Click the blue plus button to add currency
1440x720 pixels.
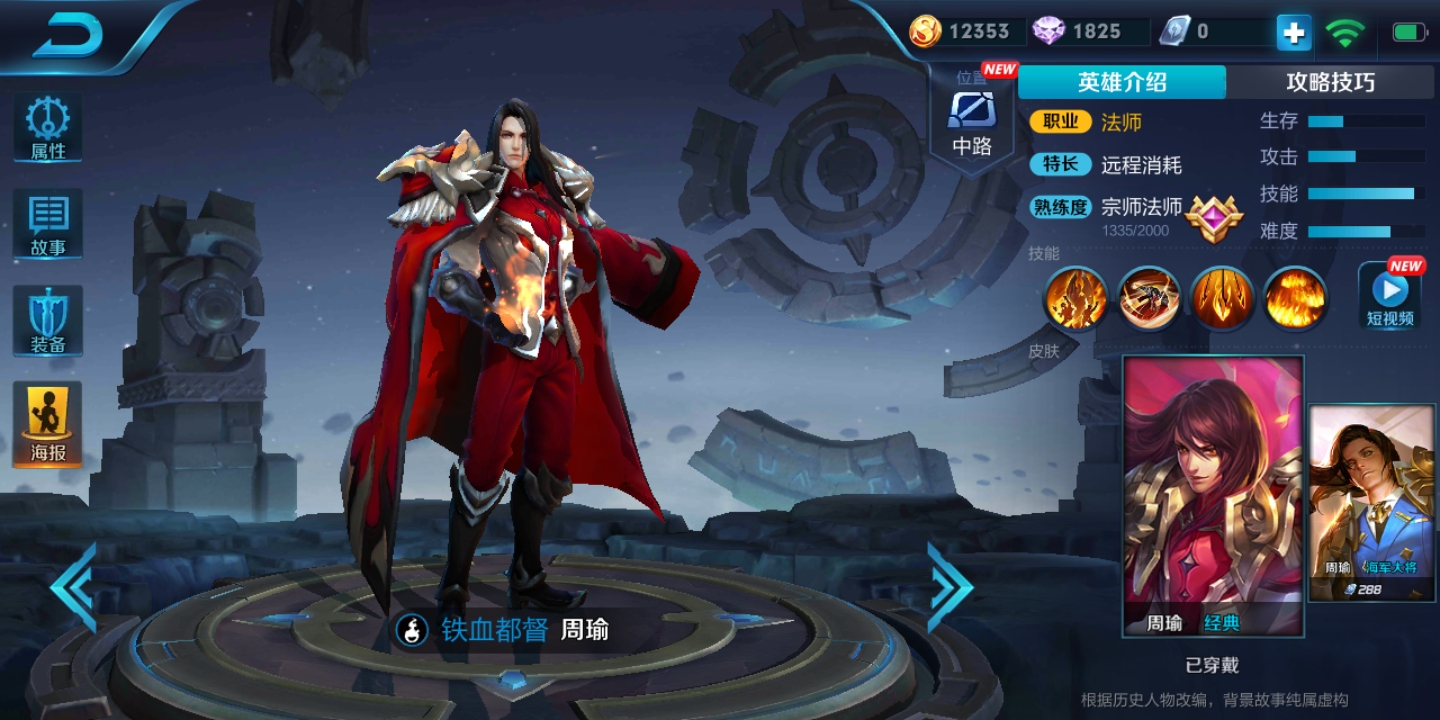1293,33
